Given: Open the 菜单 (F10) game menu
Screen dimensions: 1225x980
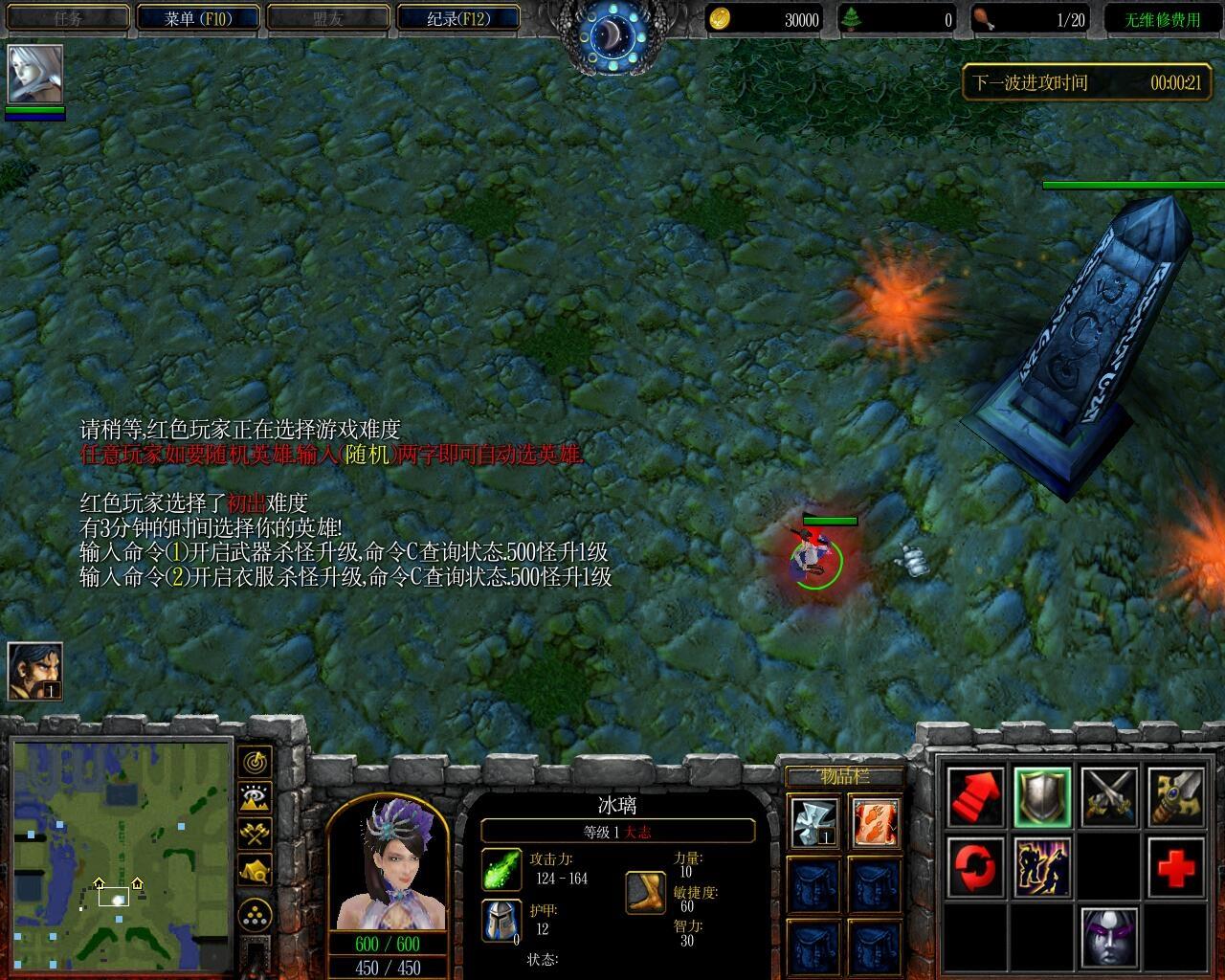Looking at the screenshot, I should tap(198, 18).
